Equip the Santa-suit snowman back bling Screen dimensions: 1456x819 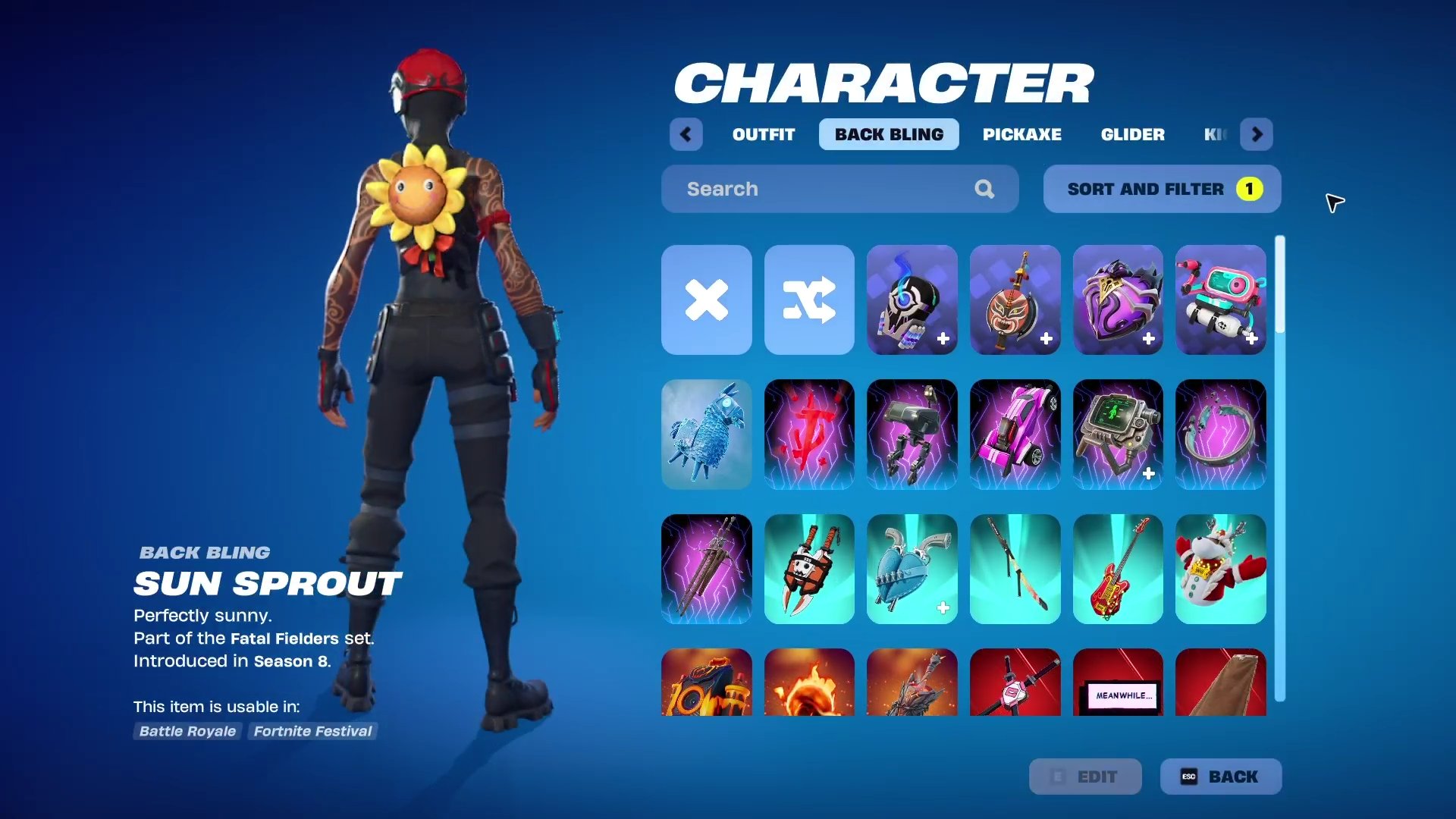click(x=1221, y=569)
